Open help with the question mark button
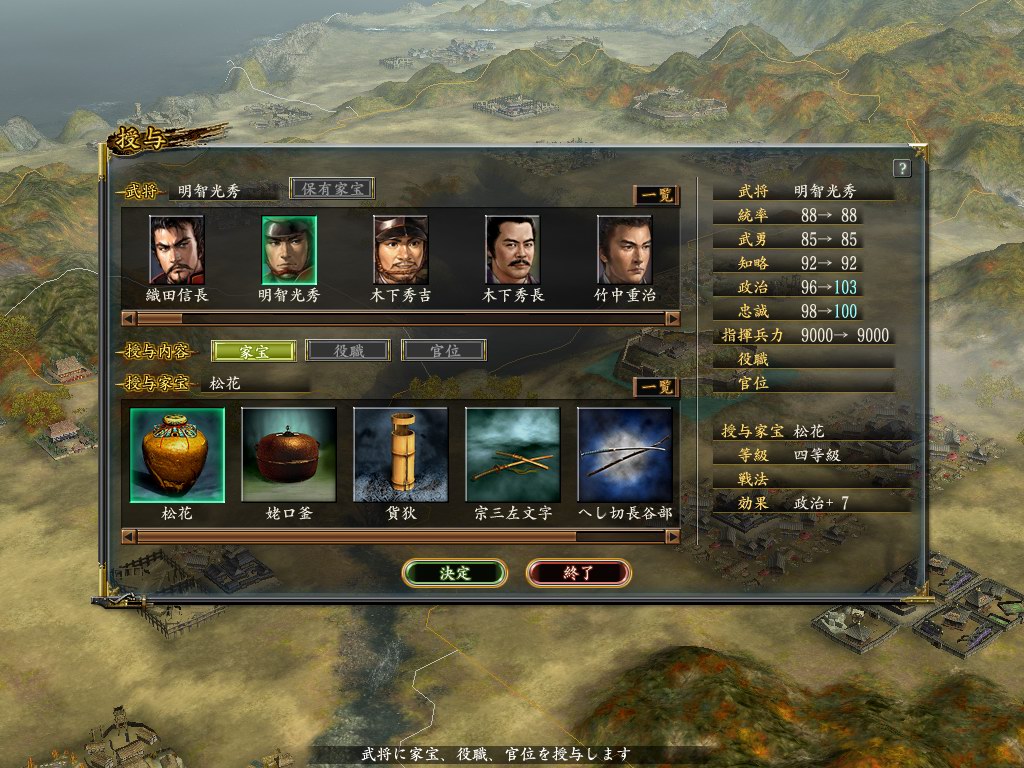This screenshot has height=768, width=1024. click(x=902, y=168)
